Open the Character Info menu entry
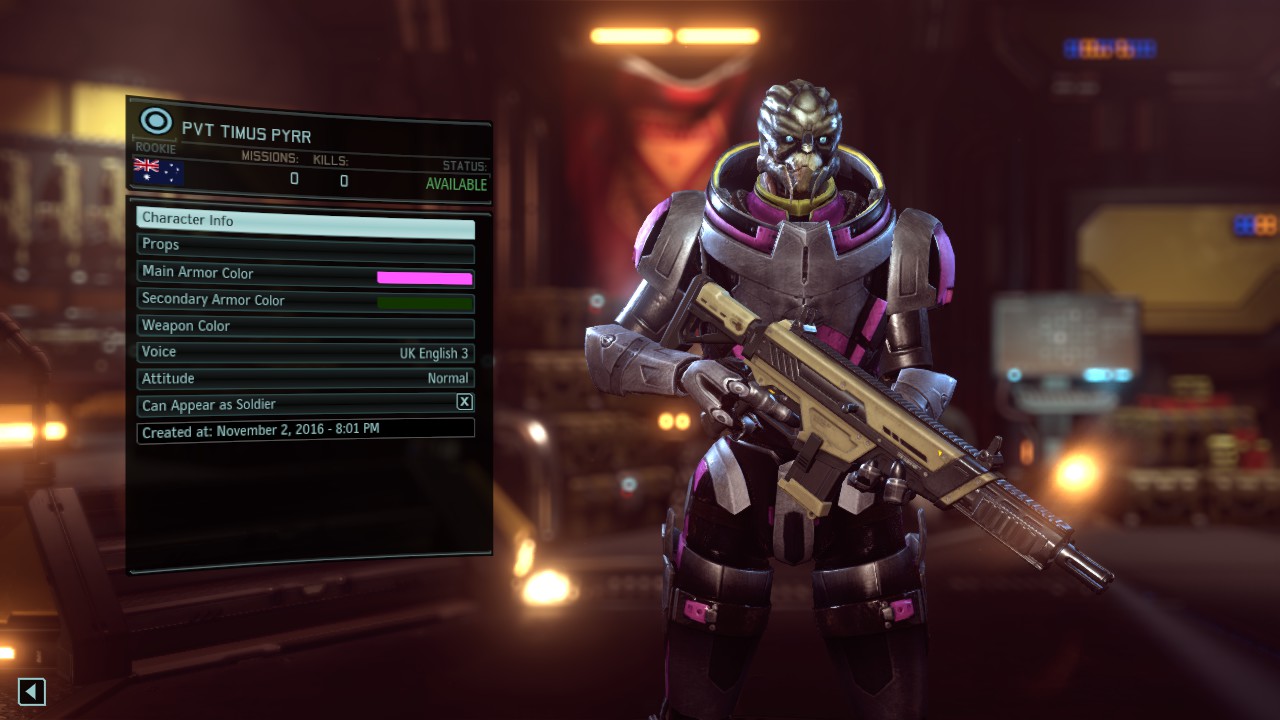 pos(305,221)
